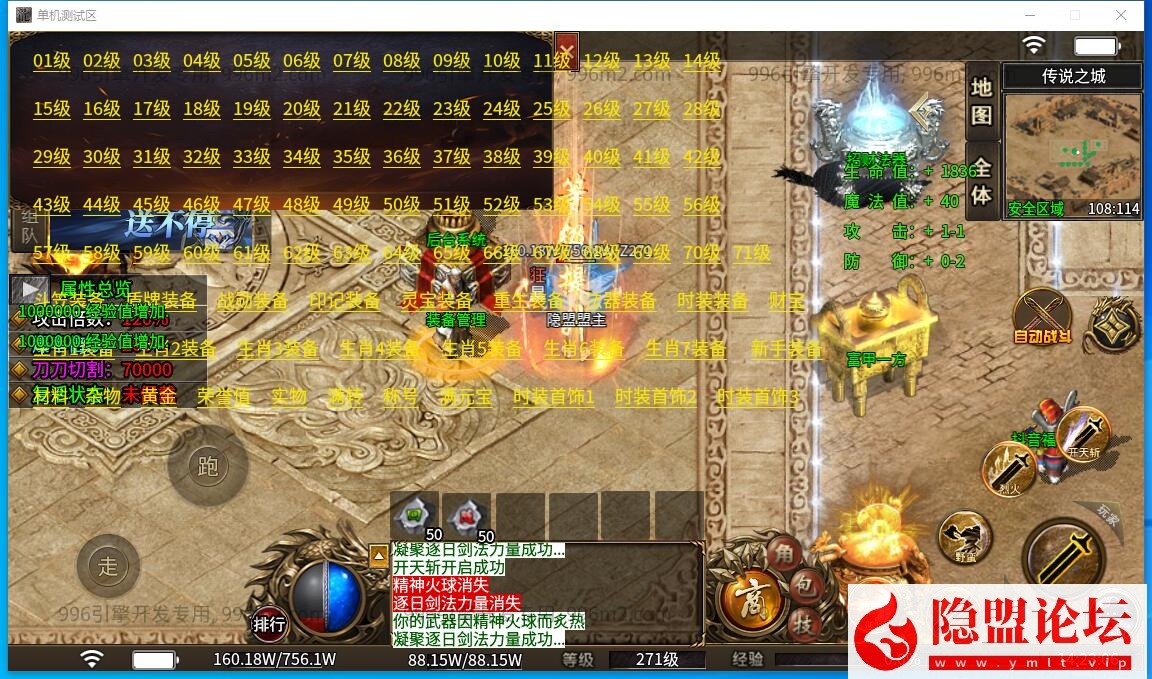Select the 01级 level link
Image resolution: width=1152 pixels, height=679 pixels.
click(51, 61)
